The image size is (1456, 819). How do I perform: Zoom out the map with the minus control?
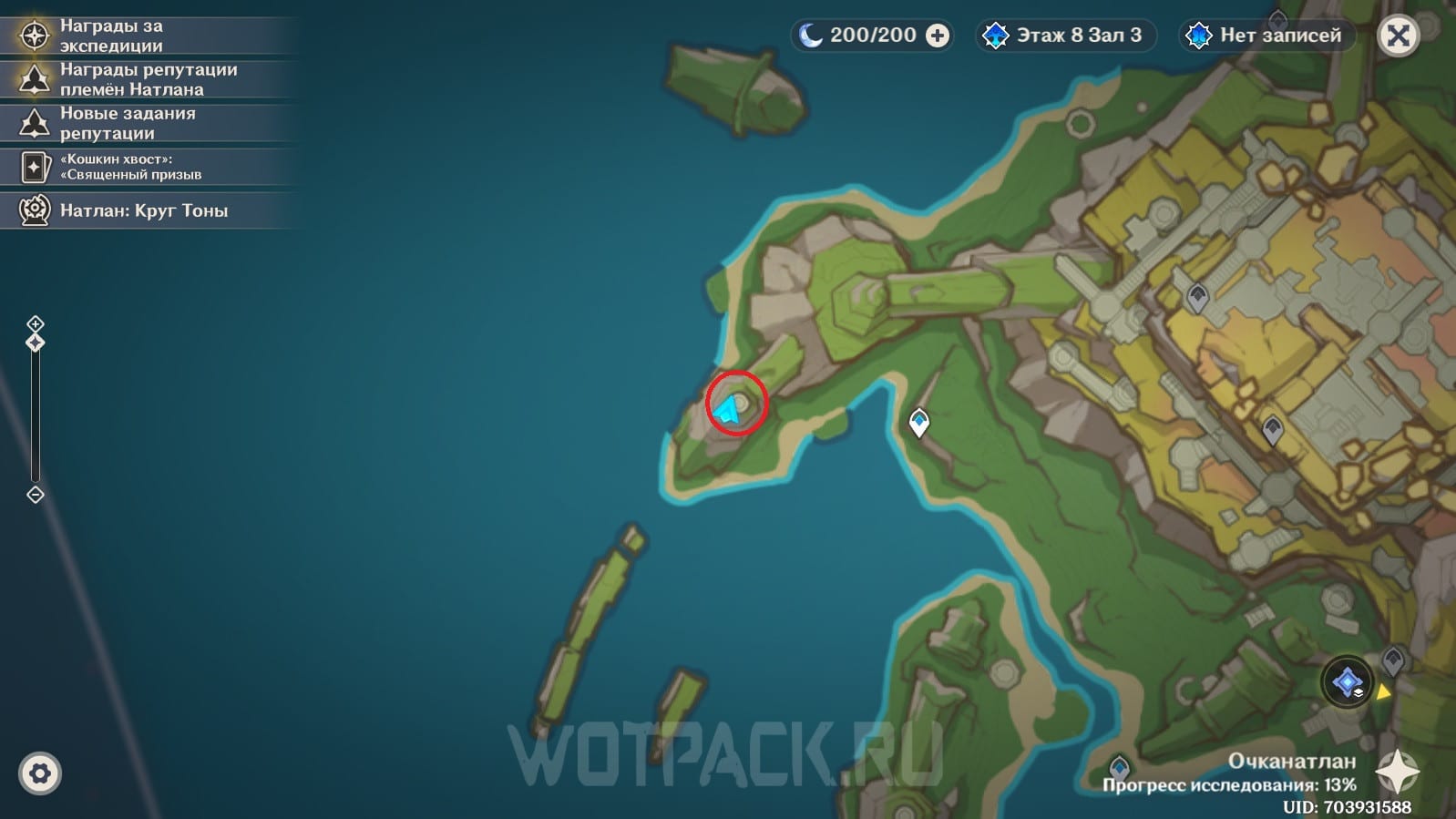pyautogui.click(x=36, y=495)
